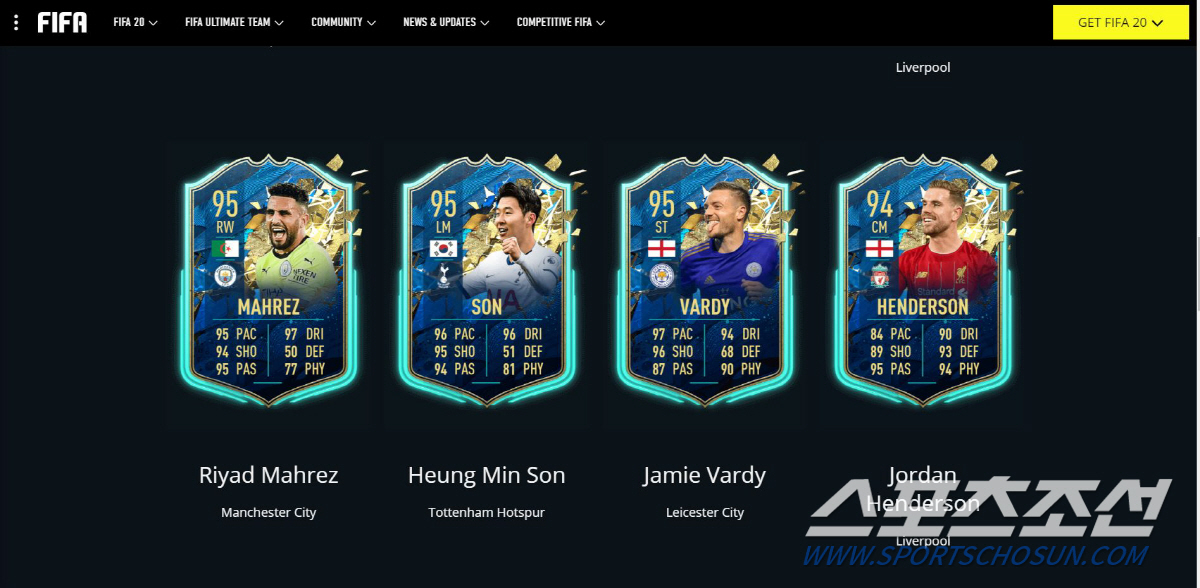Image resolution: width=1200 pixels, height=588 pixels.
Task: Select the Vardy 95 ST card
Action: [x=704, y=282]
